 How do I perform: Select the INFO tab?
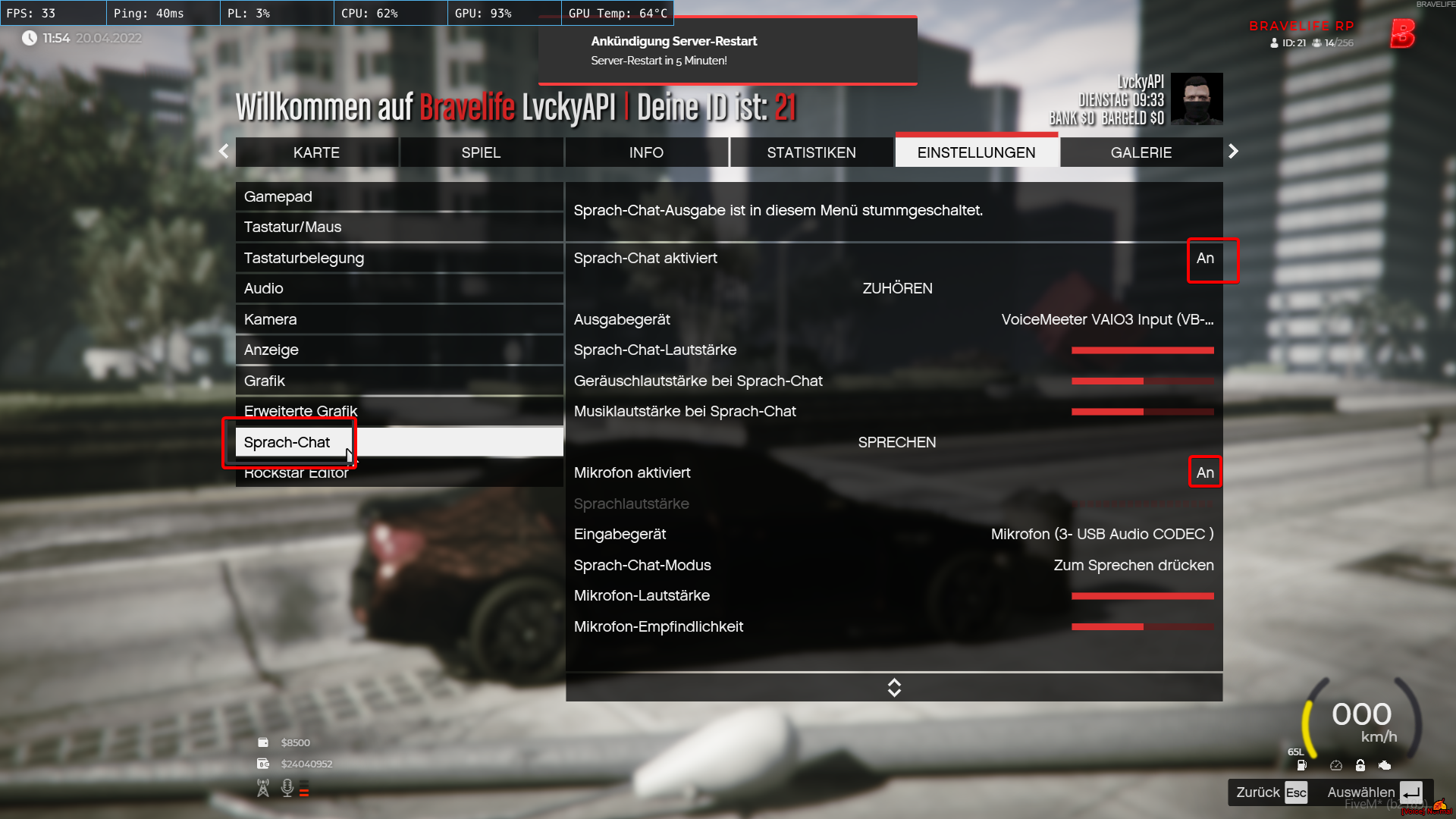(646, 152)
